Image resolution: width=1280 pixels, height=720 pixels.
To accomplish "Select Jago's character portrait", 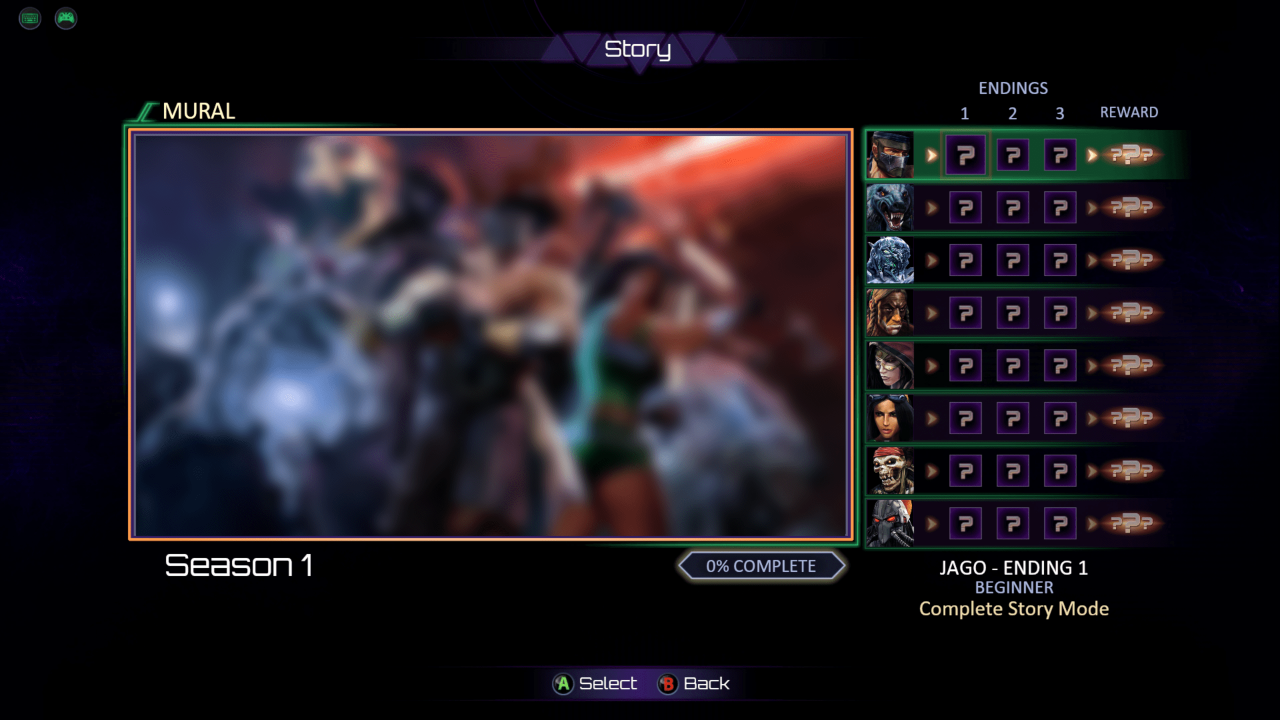I will tap(889, 155).
